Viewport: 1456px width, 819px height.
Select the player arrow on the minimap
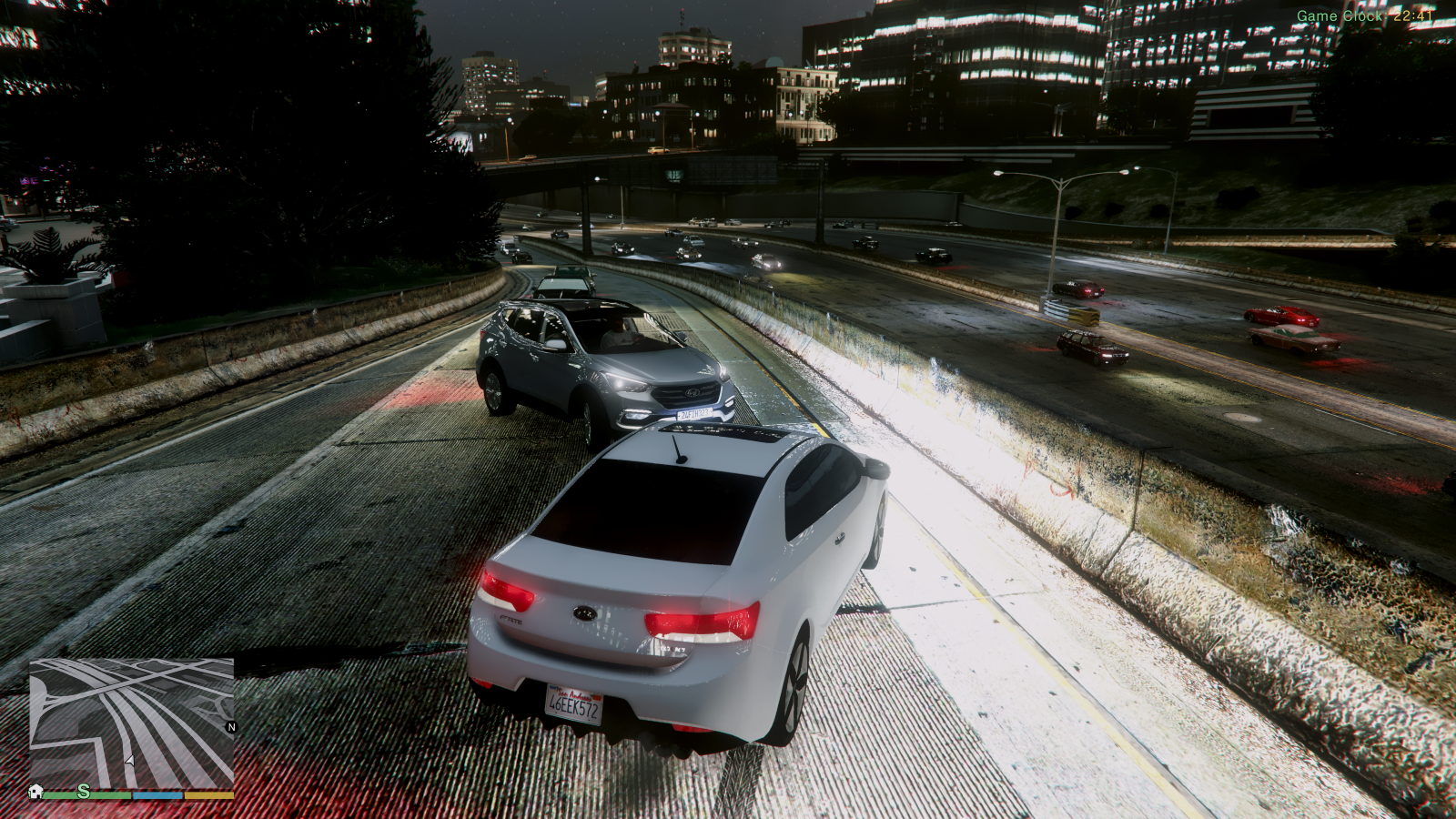(129, 760)
